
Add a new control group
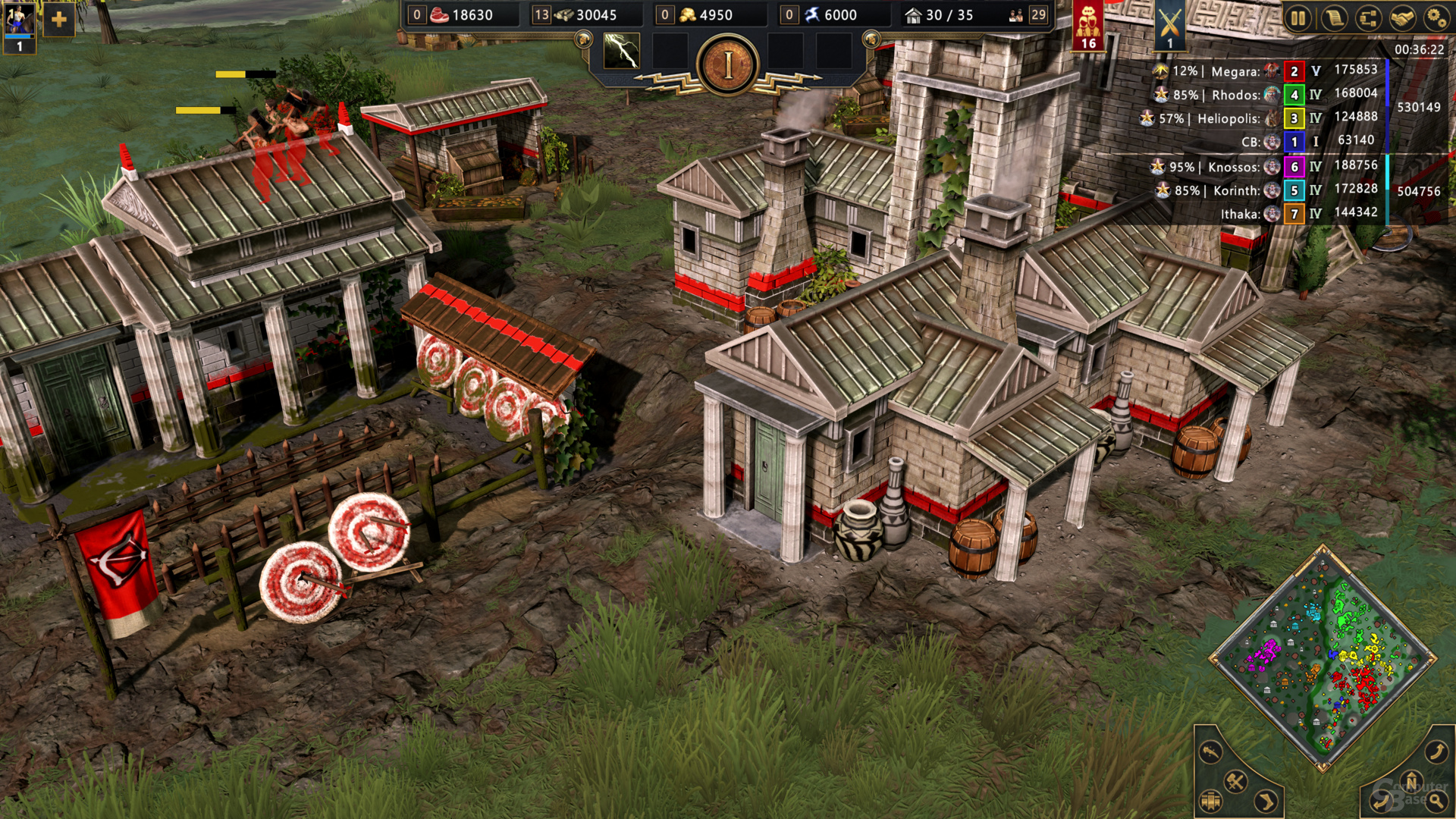58,20
